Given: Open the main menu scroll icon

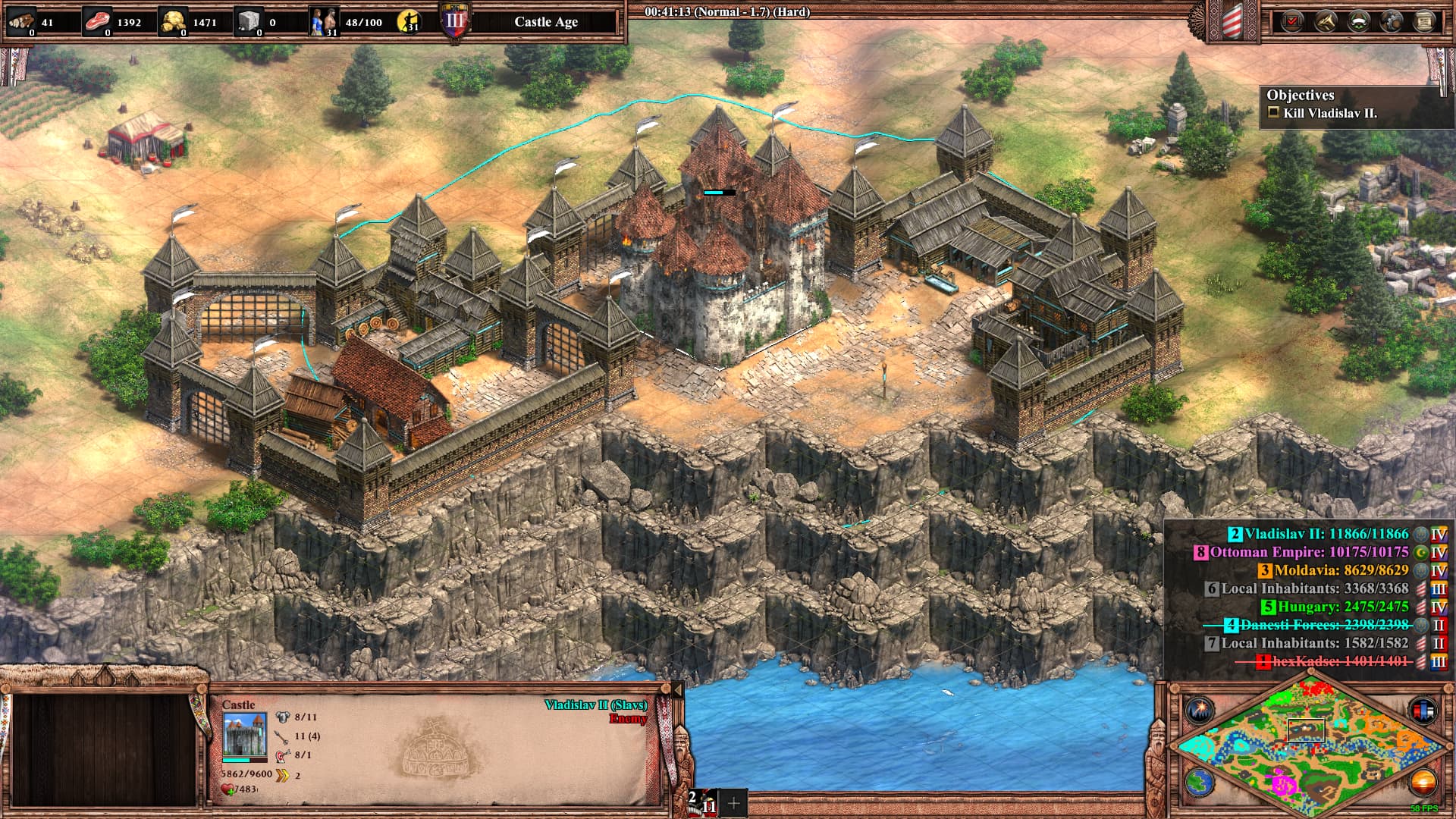Looking at the screenshot, I should tap(1424, 21).
